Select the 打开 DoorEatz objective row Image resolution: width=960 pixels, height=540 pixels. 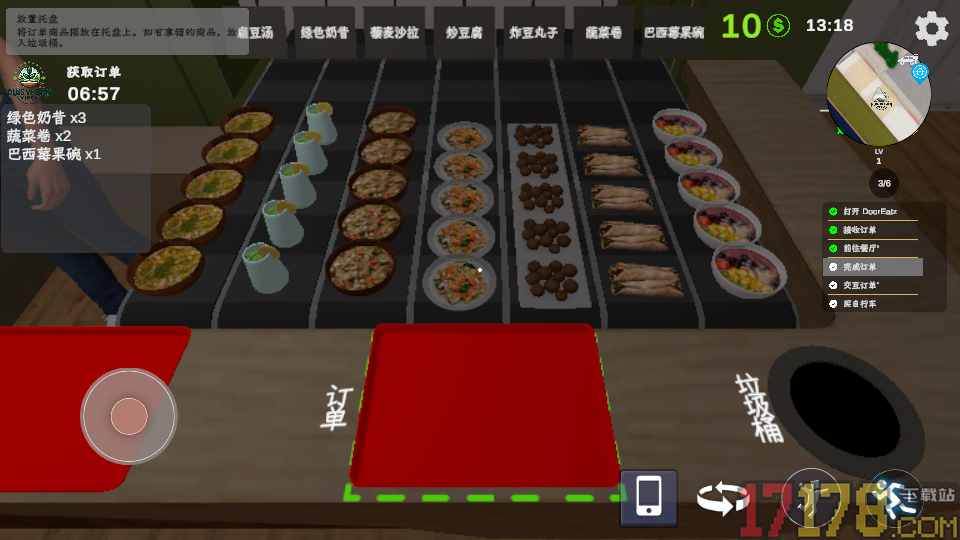(873, 212)
